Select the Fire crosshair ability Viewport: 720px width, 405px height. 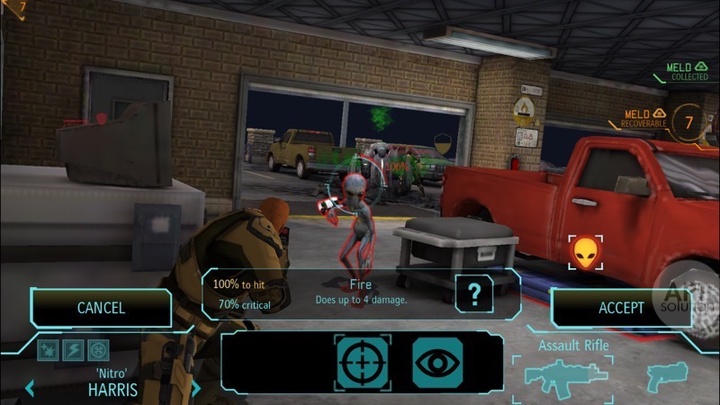363,362
